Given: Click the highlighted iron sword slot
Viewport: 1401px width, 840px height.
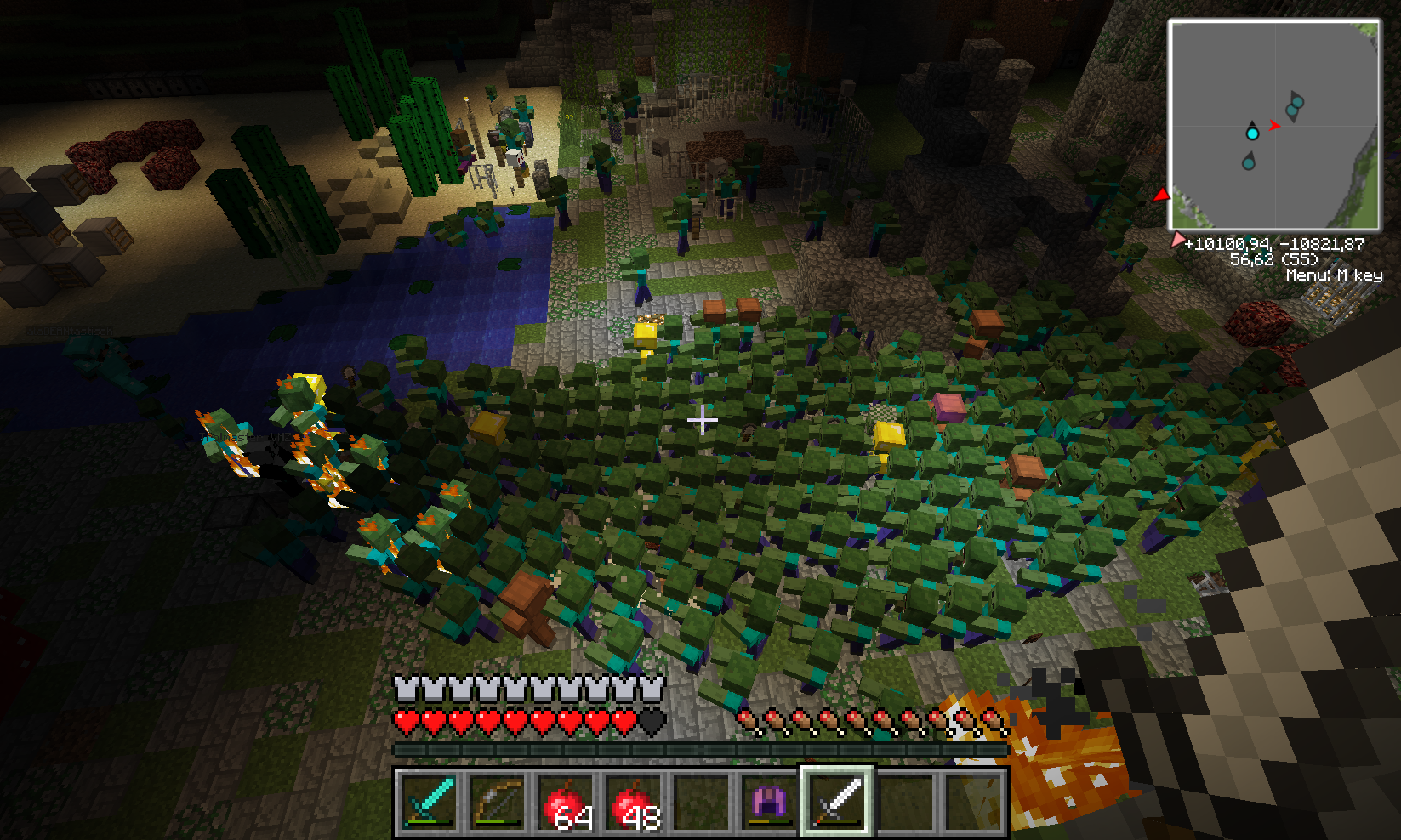Looking at the screenshot, I should [839, 801].
